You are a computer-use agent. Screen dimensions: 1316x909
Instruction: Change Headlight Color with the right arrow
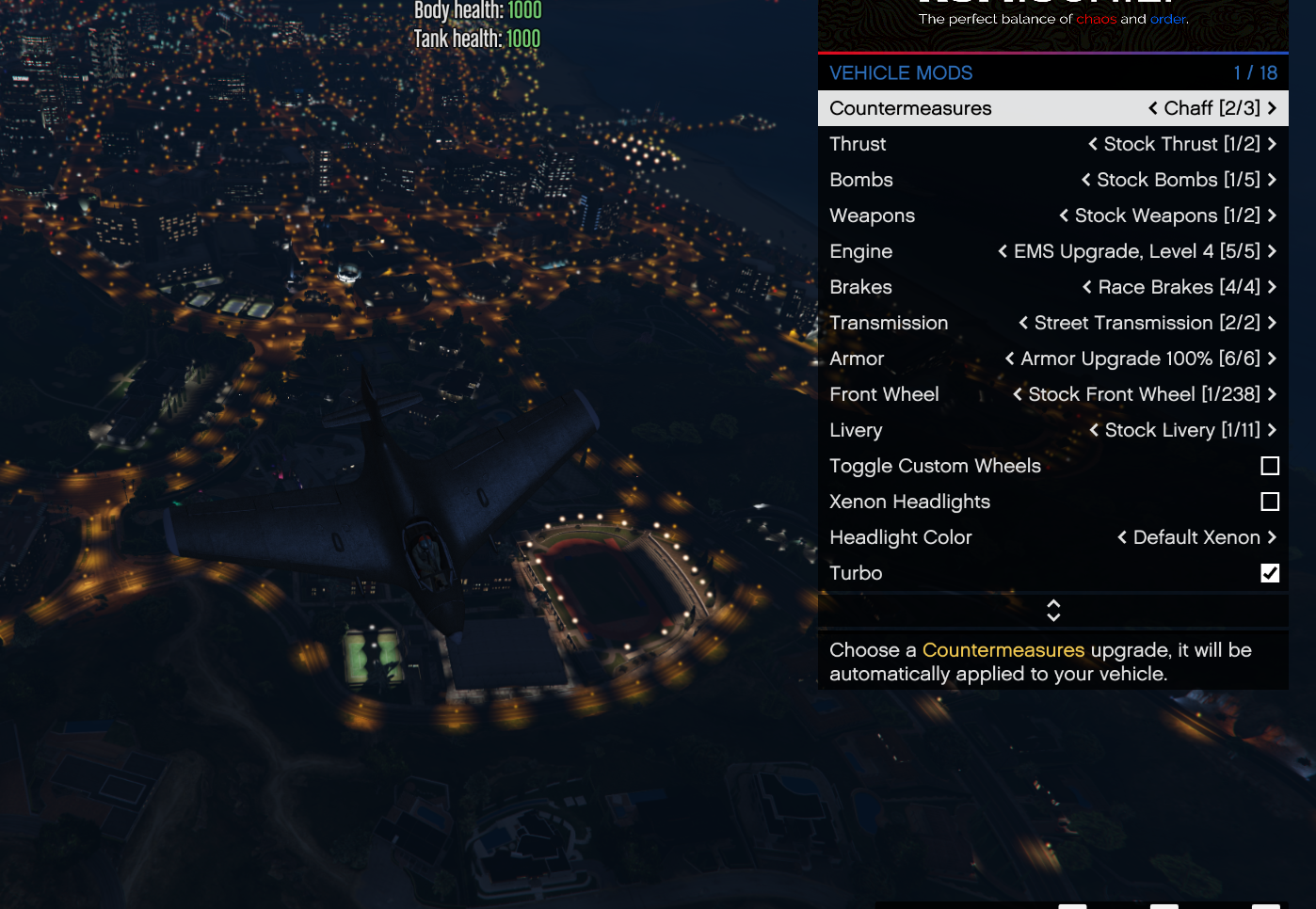[1272, 537]
